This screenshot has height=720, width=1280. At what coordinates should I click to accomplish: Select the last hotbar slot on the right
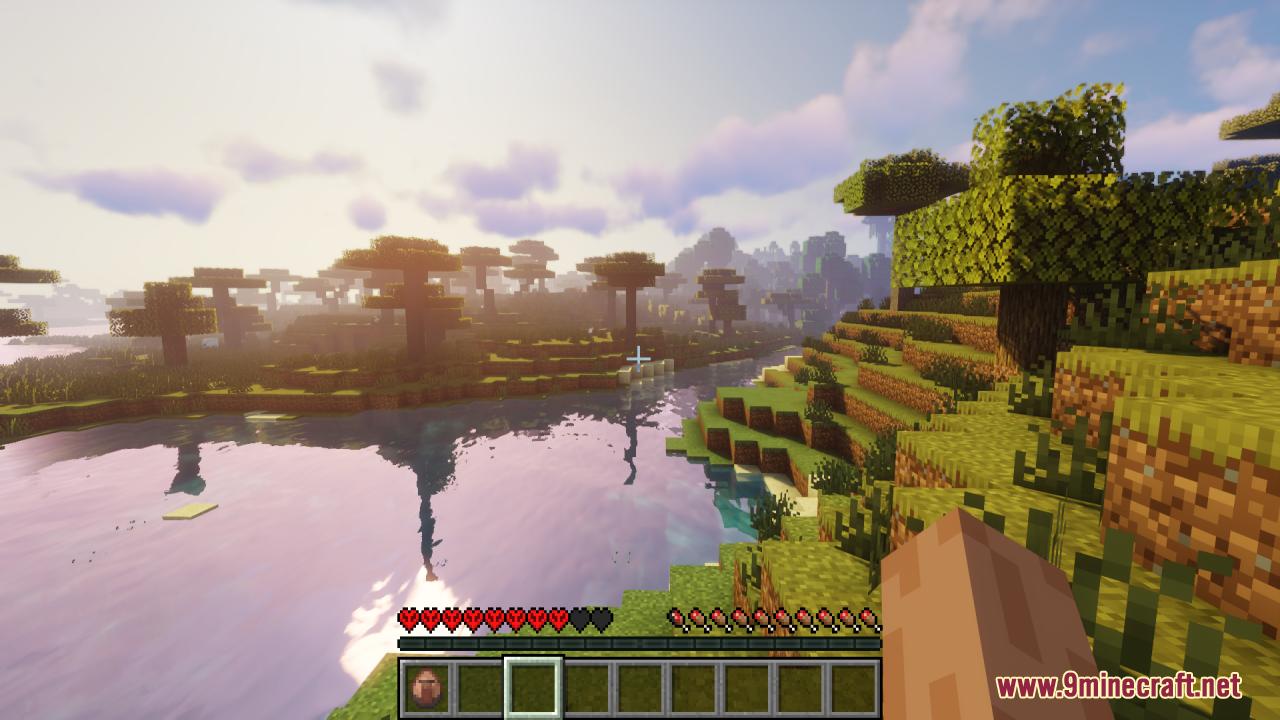click(x=854, y=685)
